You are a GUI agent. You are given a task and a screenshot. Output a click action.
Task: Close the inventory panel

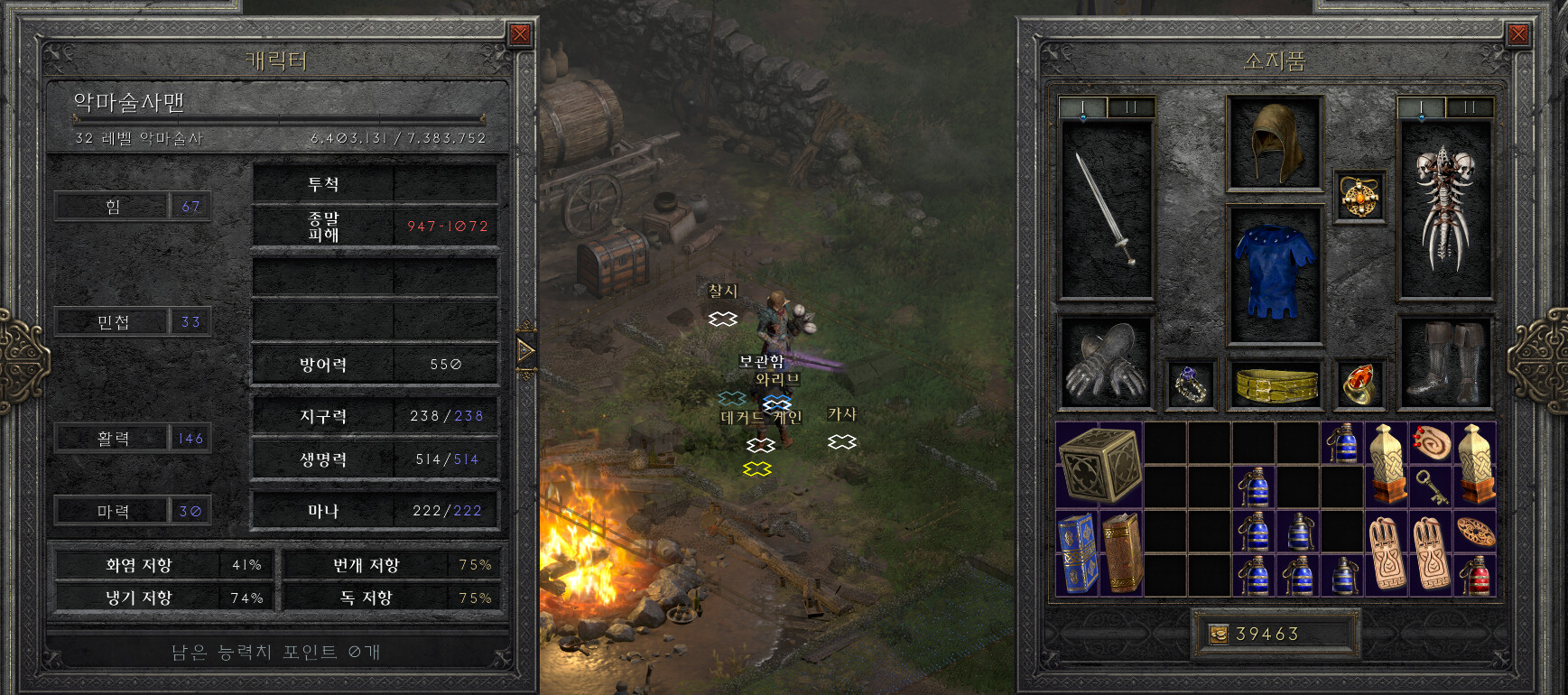click(1518, 34)
